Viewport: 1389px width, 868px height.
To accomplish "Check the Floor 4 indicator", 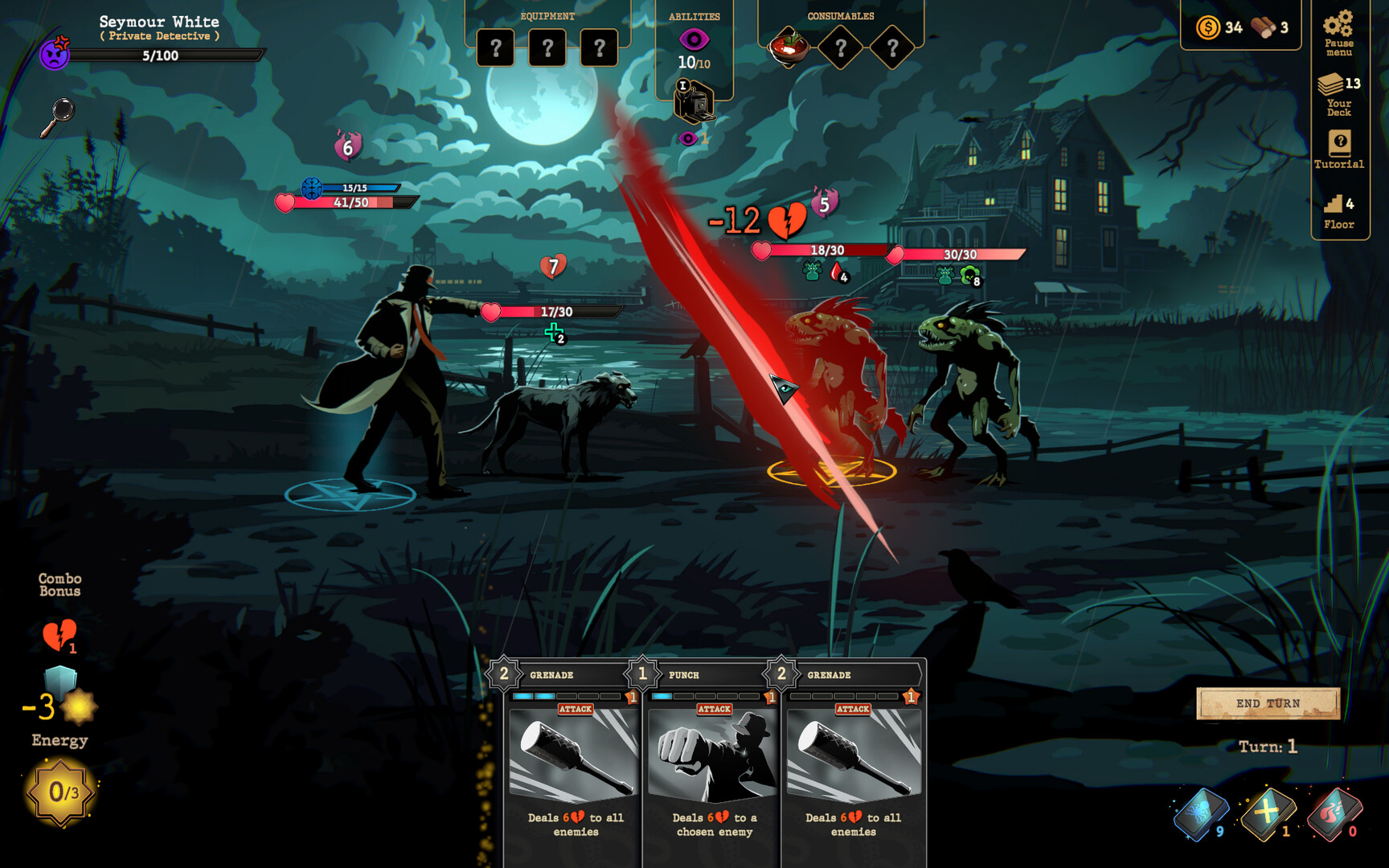I will coord(1337,209).
